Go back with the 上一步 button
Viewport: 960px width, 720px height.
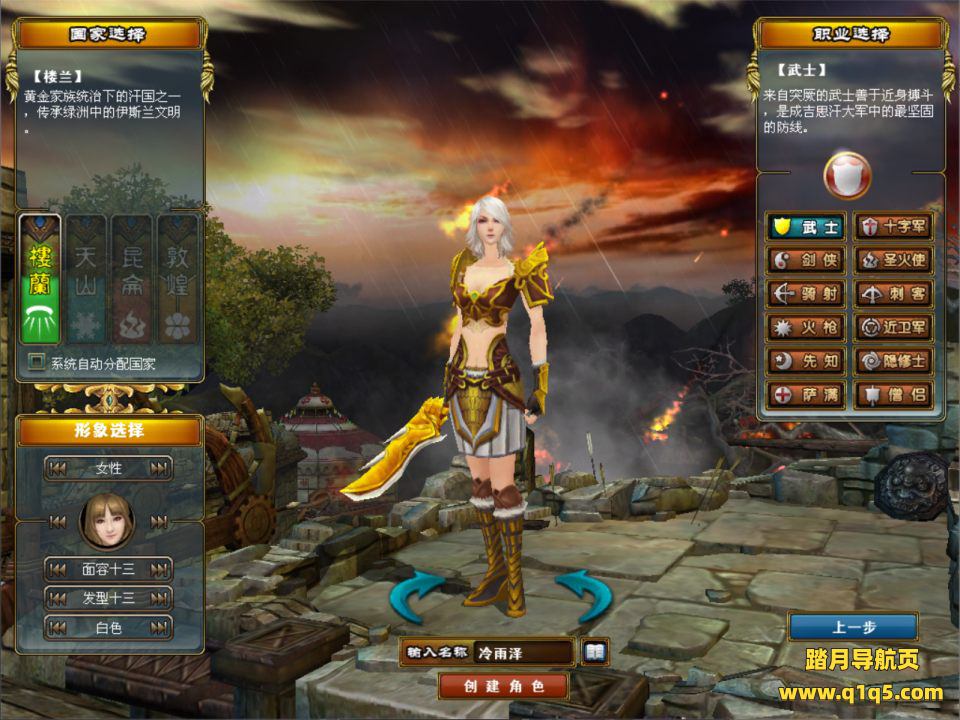click(x=853, y=627)
